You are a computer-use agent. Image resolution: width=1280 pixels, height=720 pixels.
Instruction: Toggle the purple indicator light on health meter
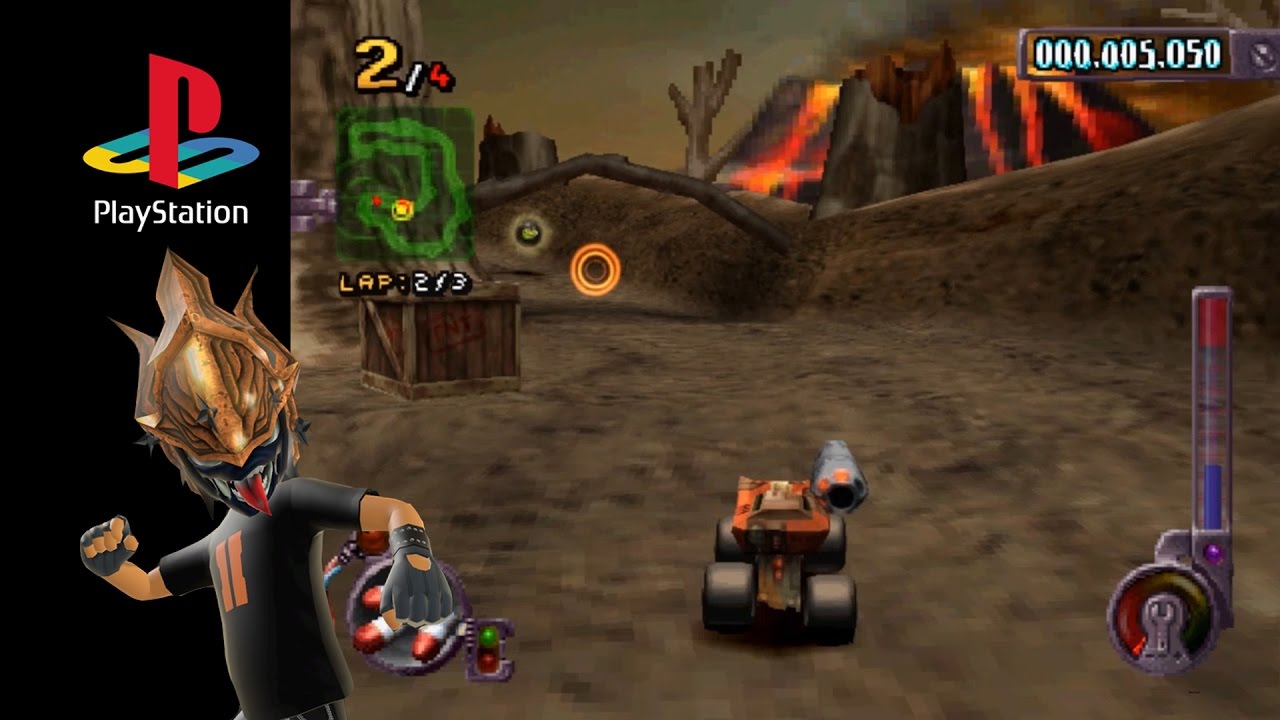1213,551
